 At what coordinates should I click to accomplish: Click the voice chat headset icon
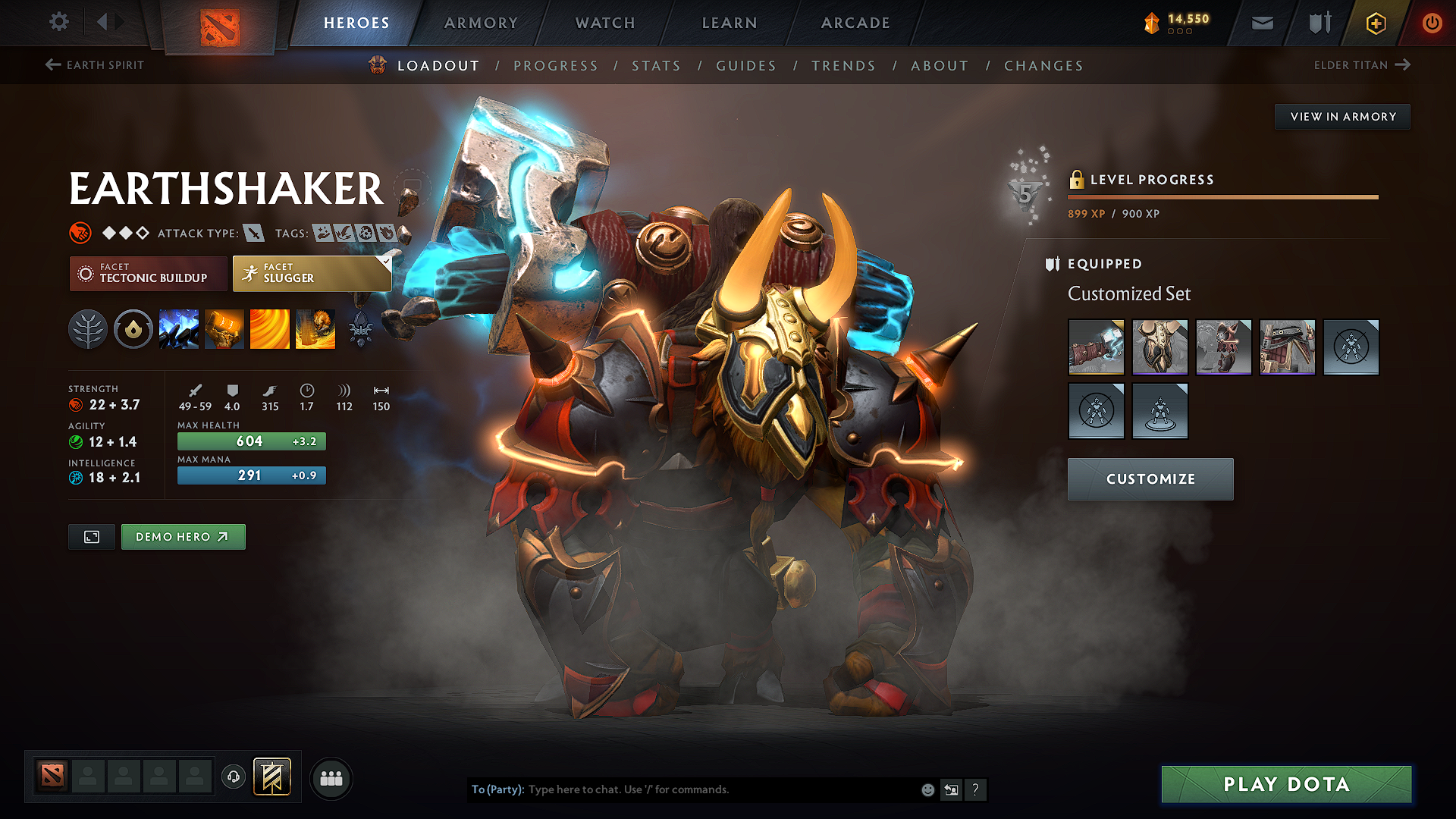234,777
